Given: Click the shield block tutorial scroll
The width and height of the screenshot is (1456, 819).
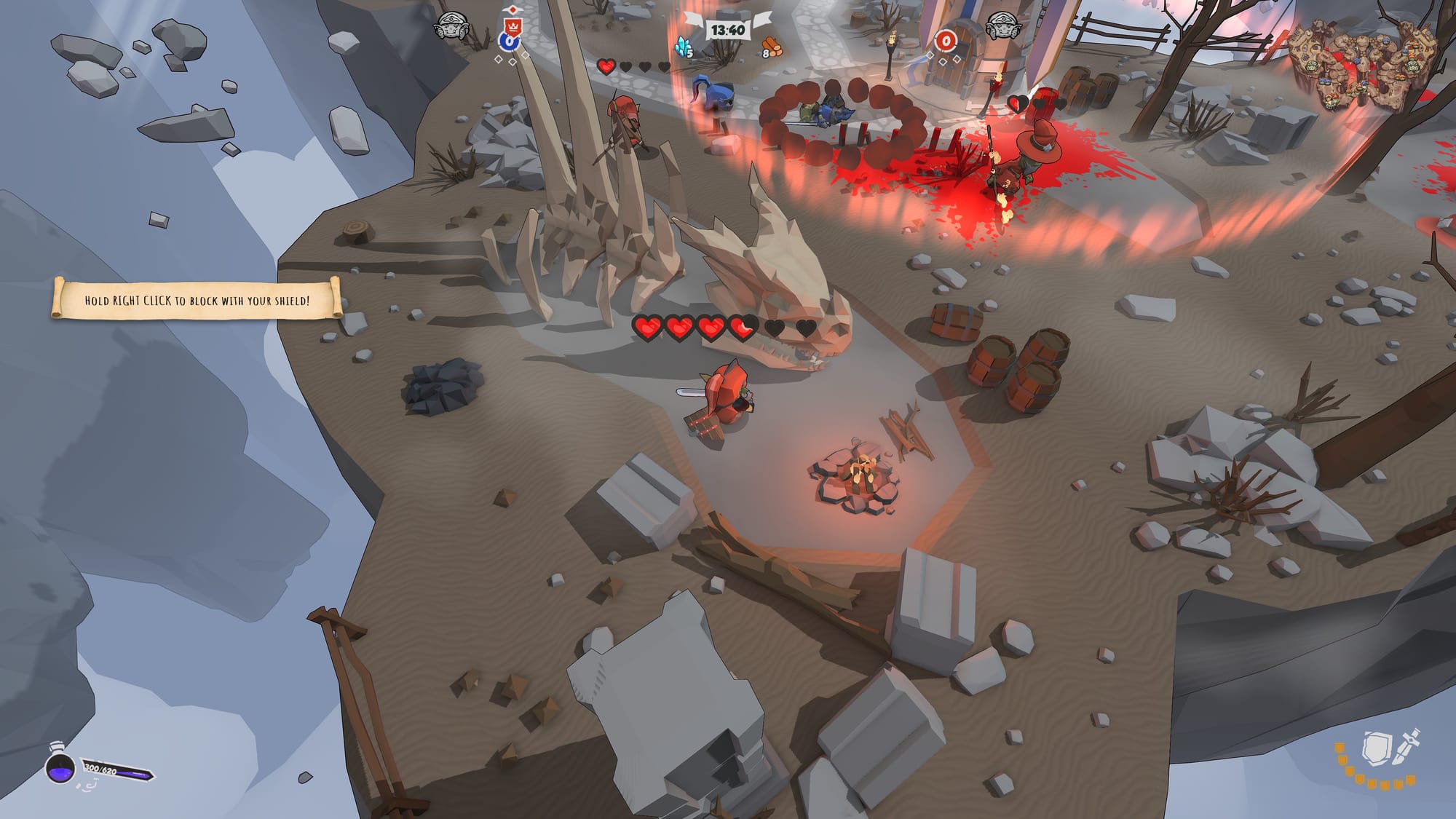Looking at the screenshot, I should 197,299.
